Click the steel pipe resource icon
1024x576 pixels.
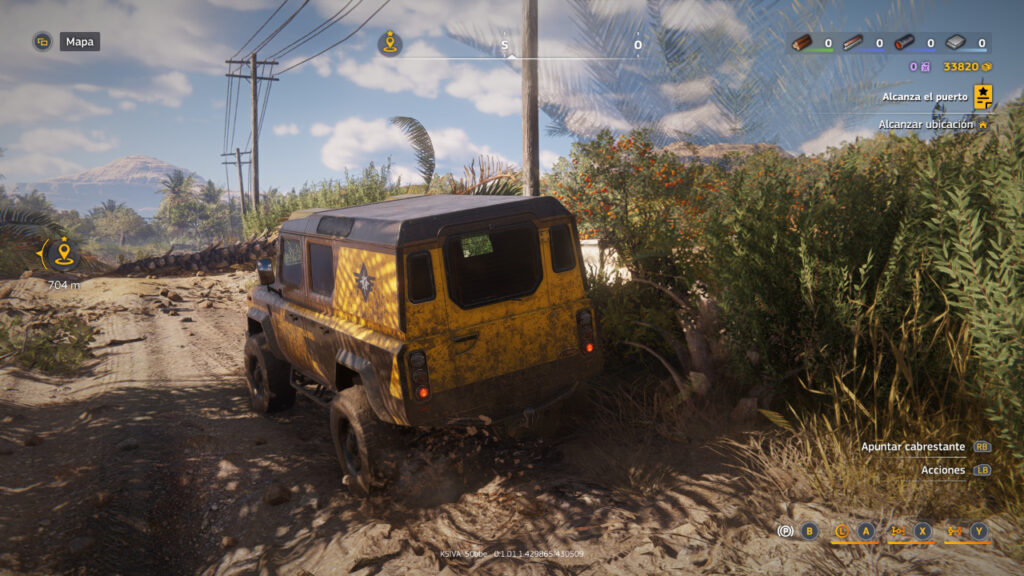point(904,43)
